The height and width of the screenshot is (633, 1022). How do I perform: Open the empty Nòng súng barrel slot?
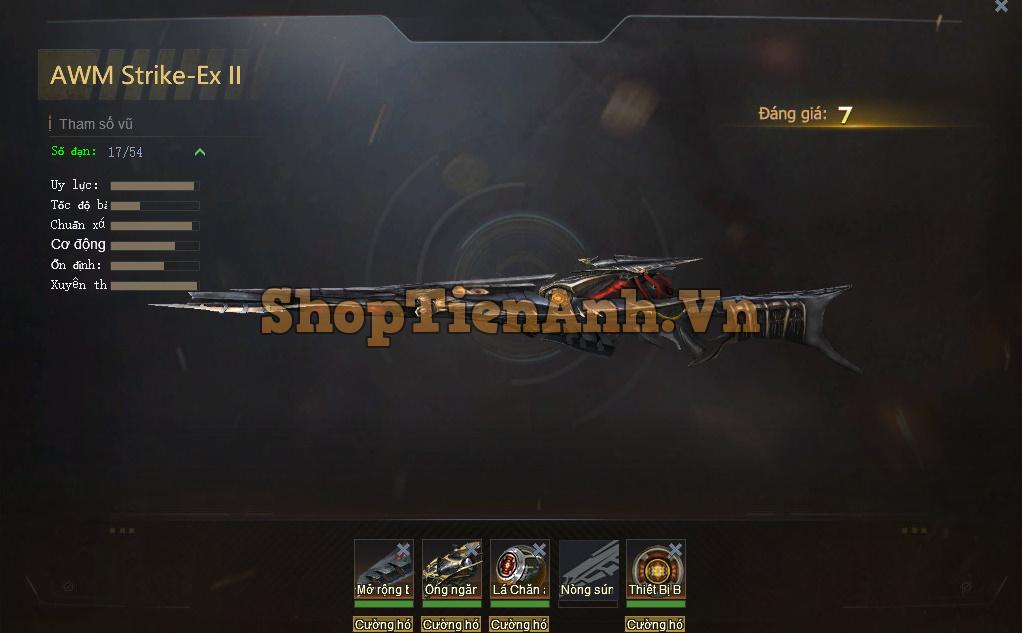[x=587, y=570]
